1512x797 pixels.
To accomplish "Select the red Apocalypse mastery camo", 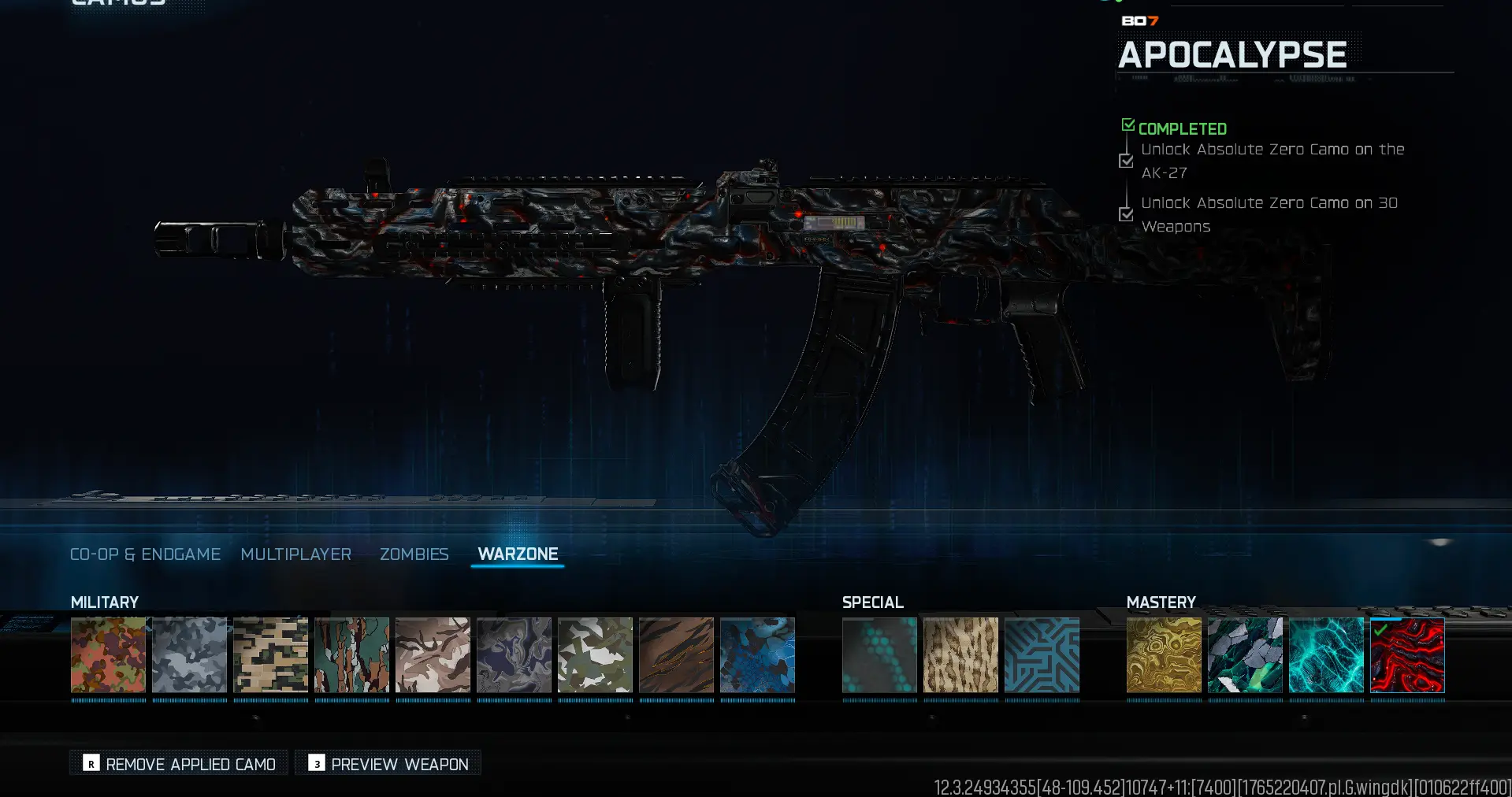I will pos(1408,656).
